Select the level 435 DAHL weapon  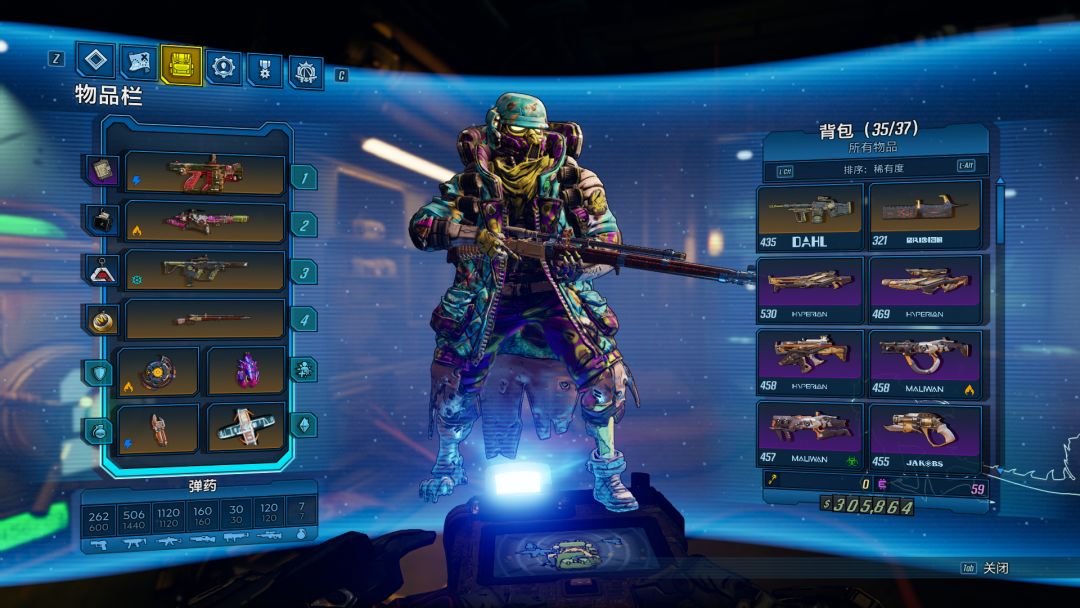tap(810, 216)
